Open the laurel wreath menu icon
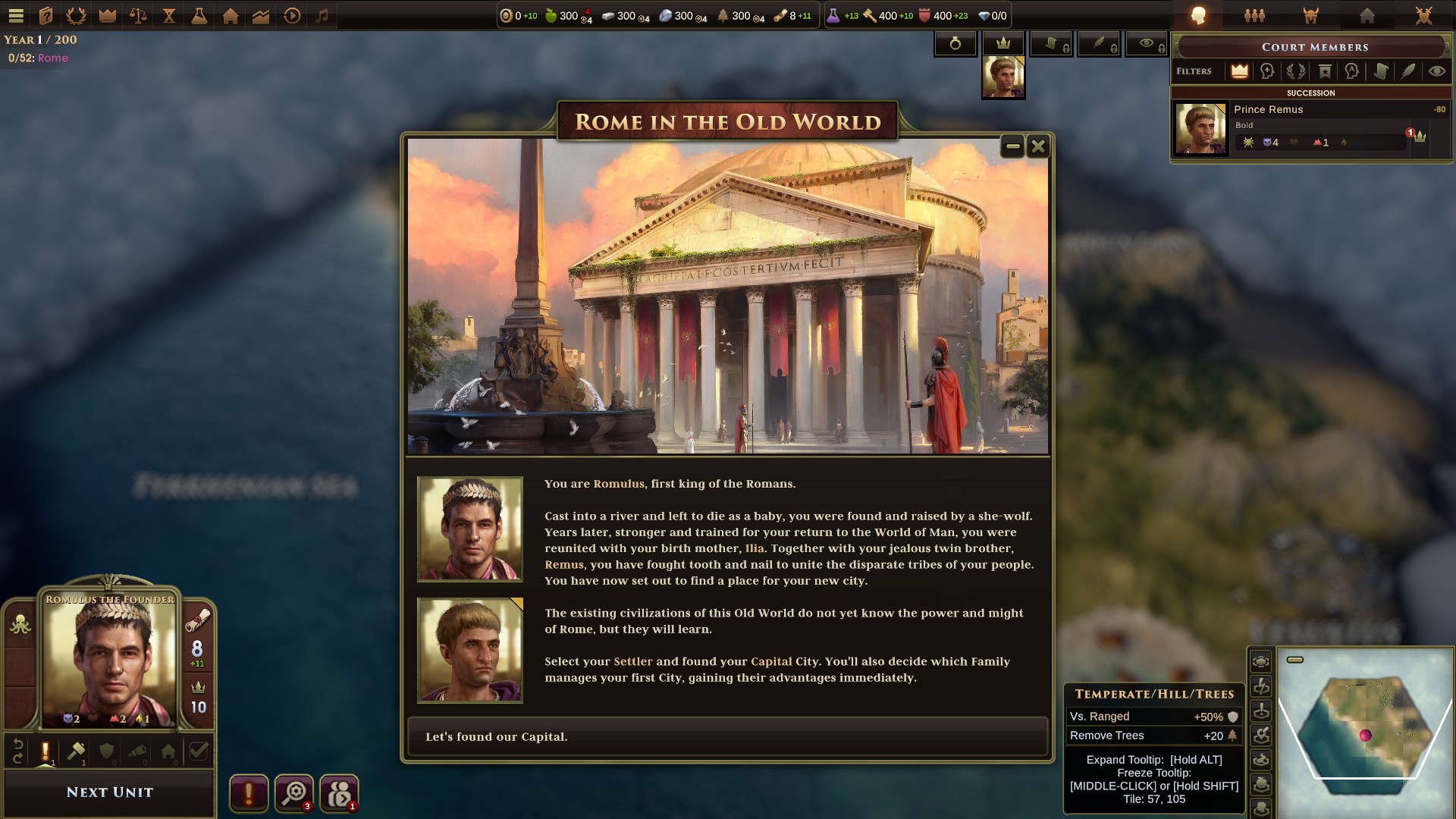The height and width of the screenshot is (819, 1456). (77, 15)
